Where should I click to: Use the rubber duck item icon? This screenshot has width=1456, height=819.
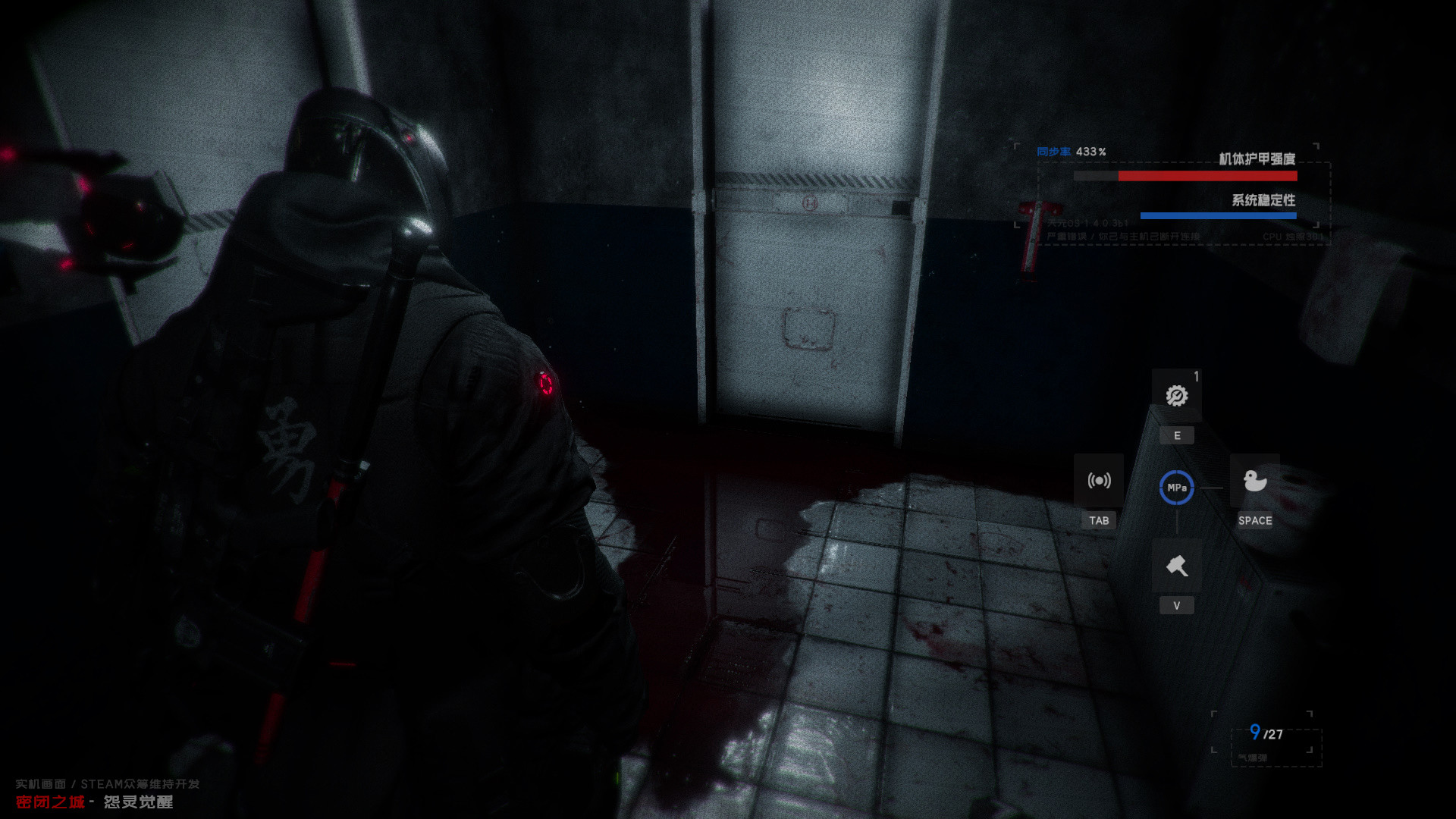1255,480
